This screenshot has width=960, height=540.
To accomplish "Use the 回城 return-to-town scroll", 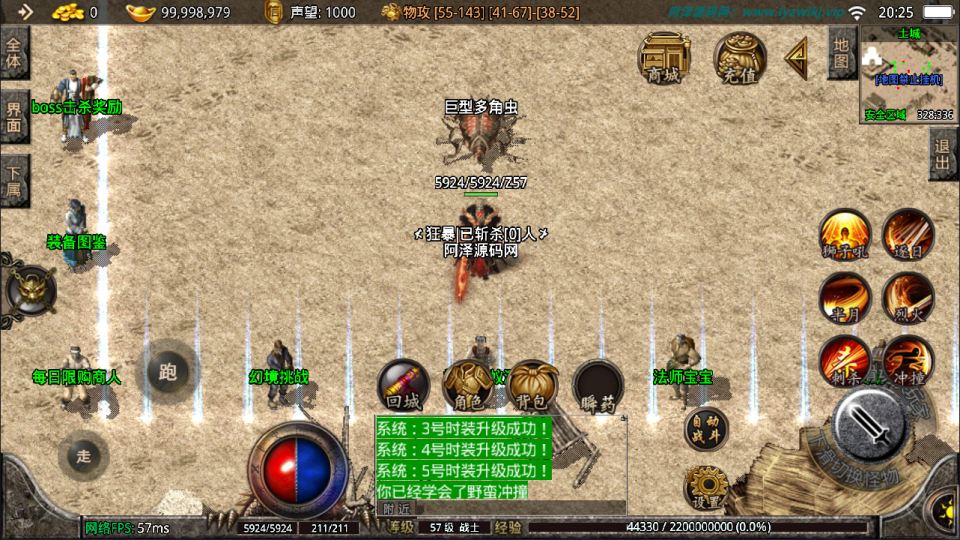I will pyautogui.click(x=403, y=386).
